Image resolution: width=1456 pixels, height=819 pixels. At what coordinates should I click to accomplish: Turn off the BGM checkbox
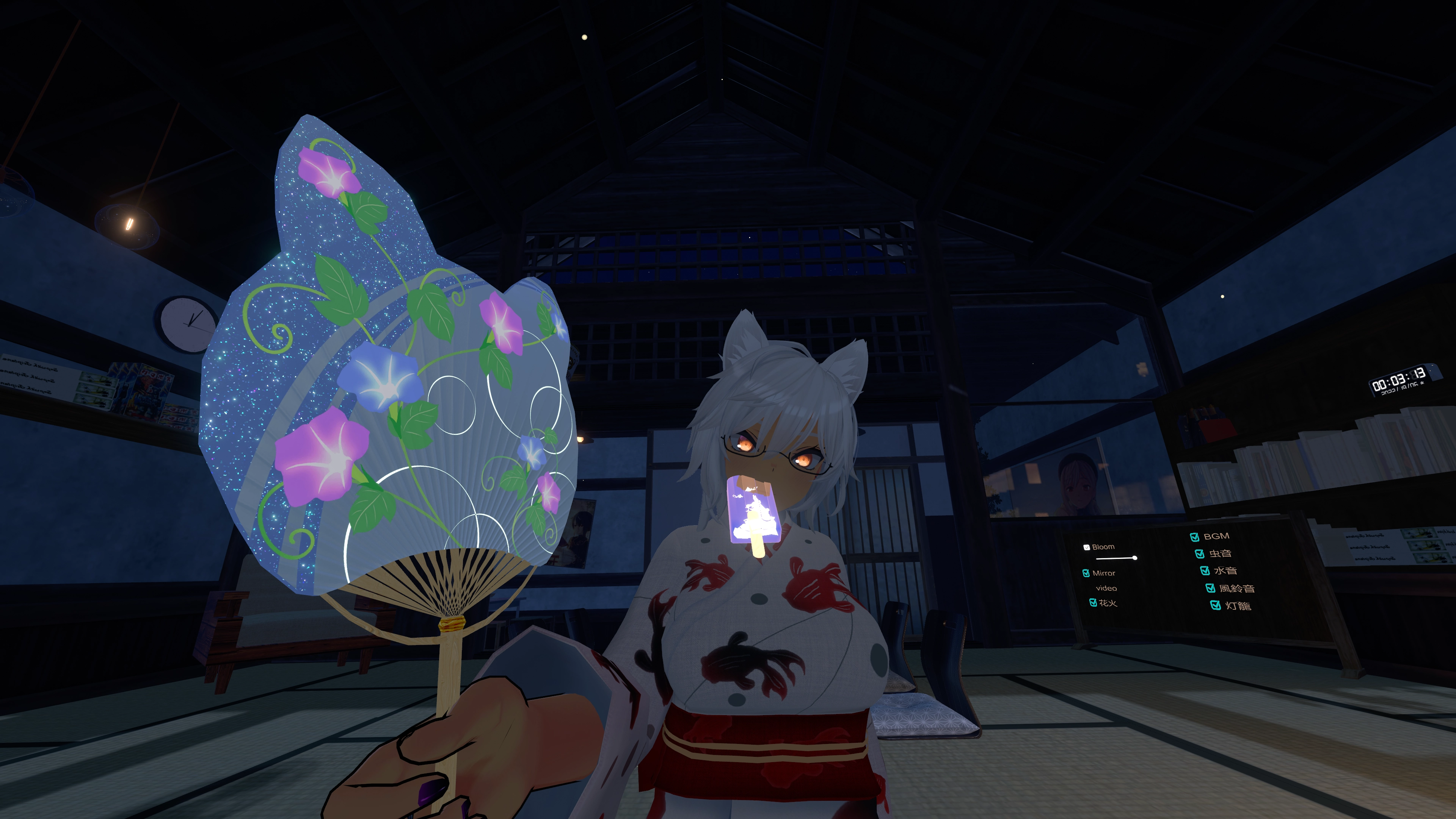(1194, 537)
